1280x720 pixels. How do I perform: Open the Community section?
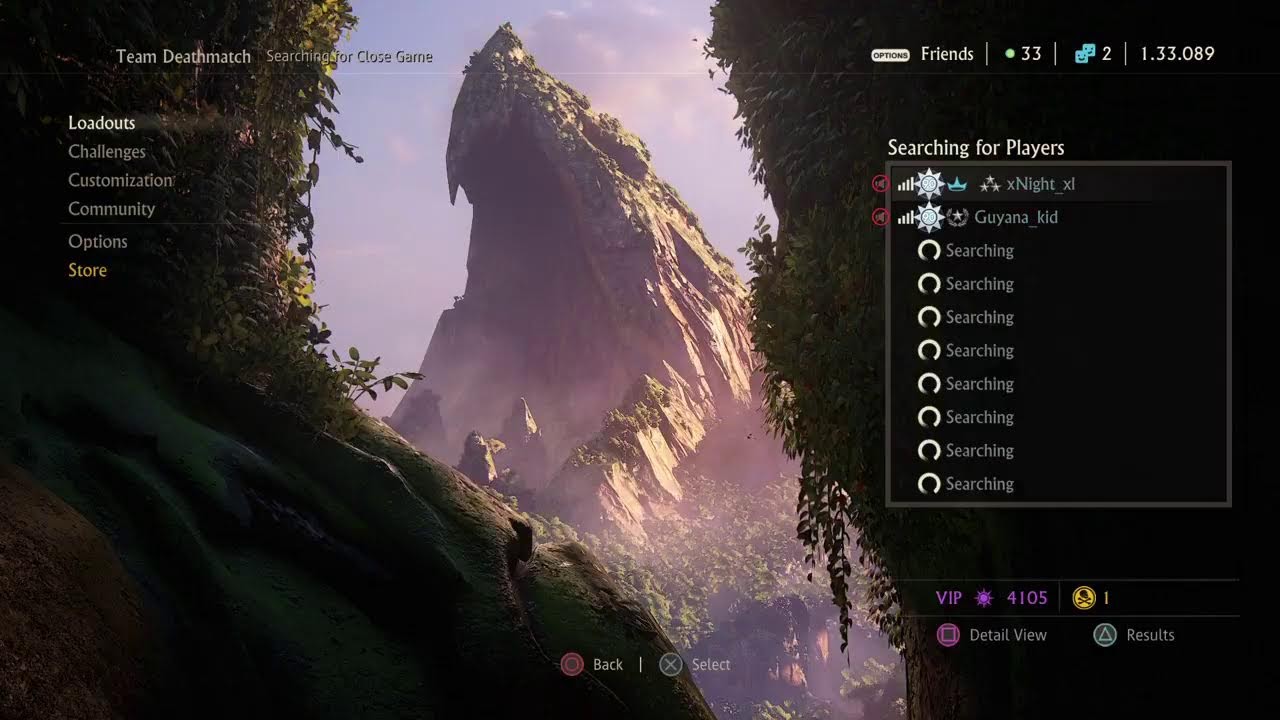click(x=111, y=209)
